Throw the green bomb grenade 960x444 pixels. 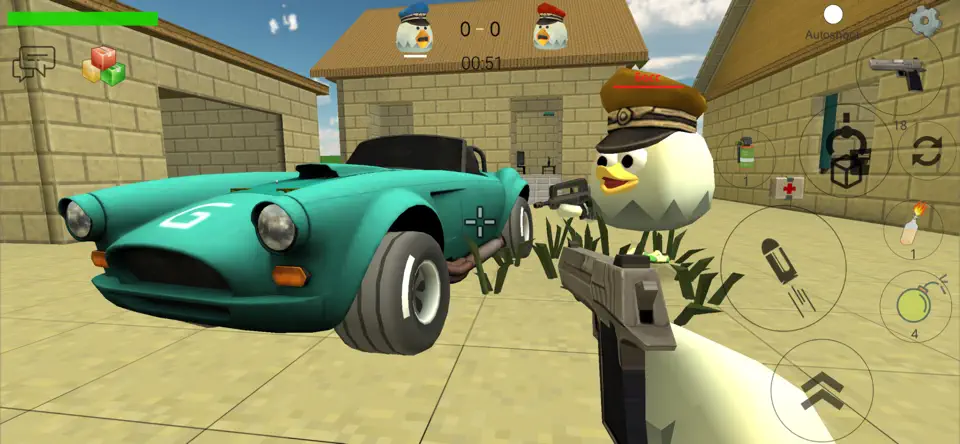click(914, 305)
